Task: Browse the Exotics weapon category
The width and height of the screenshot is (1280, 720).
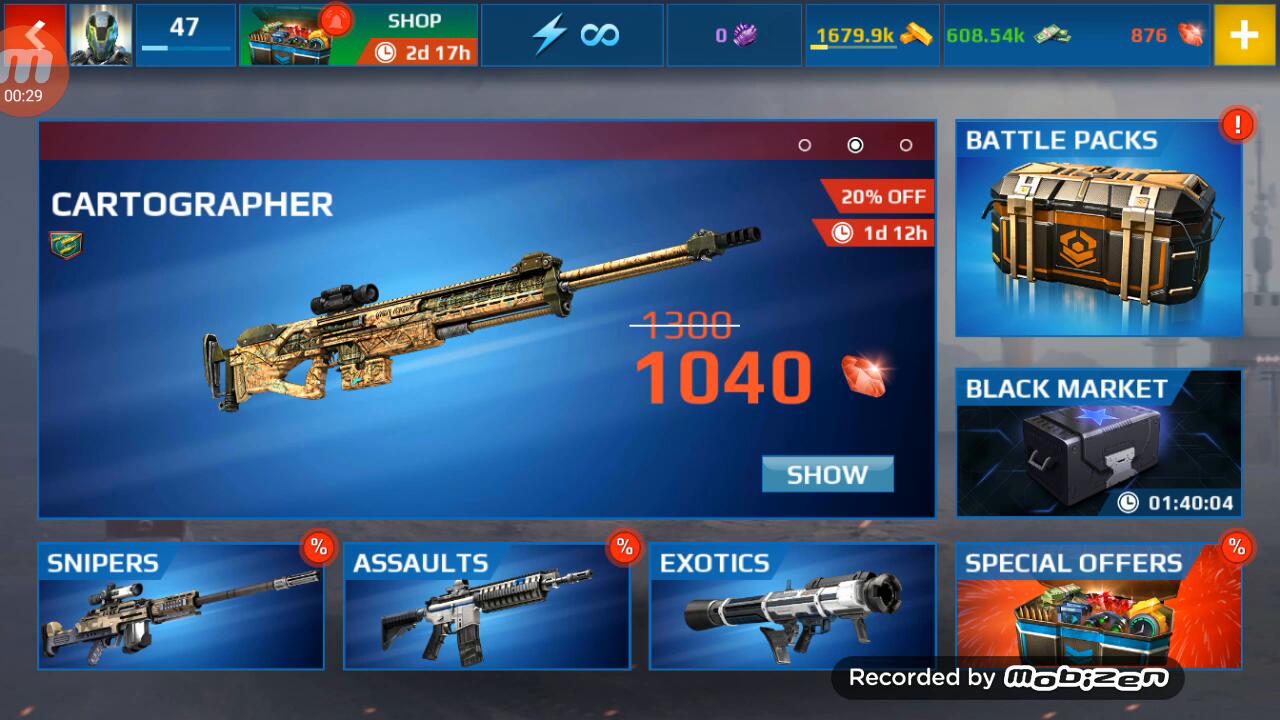Action: tap(793, 606)
